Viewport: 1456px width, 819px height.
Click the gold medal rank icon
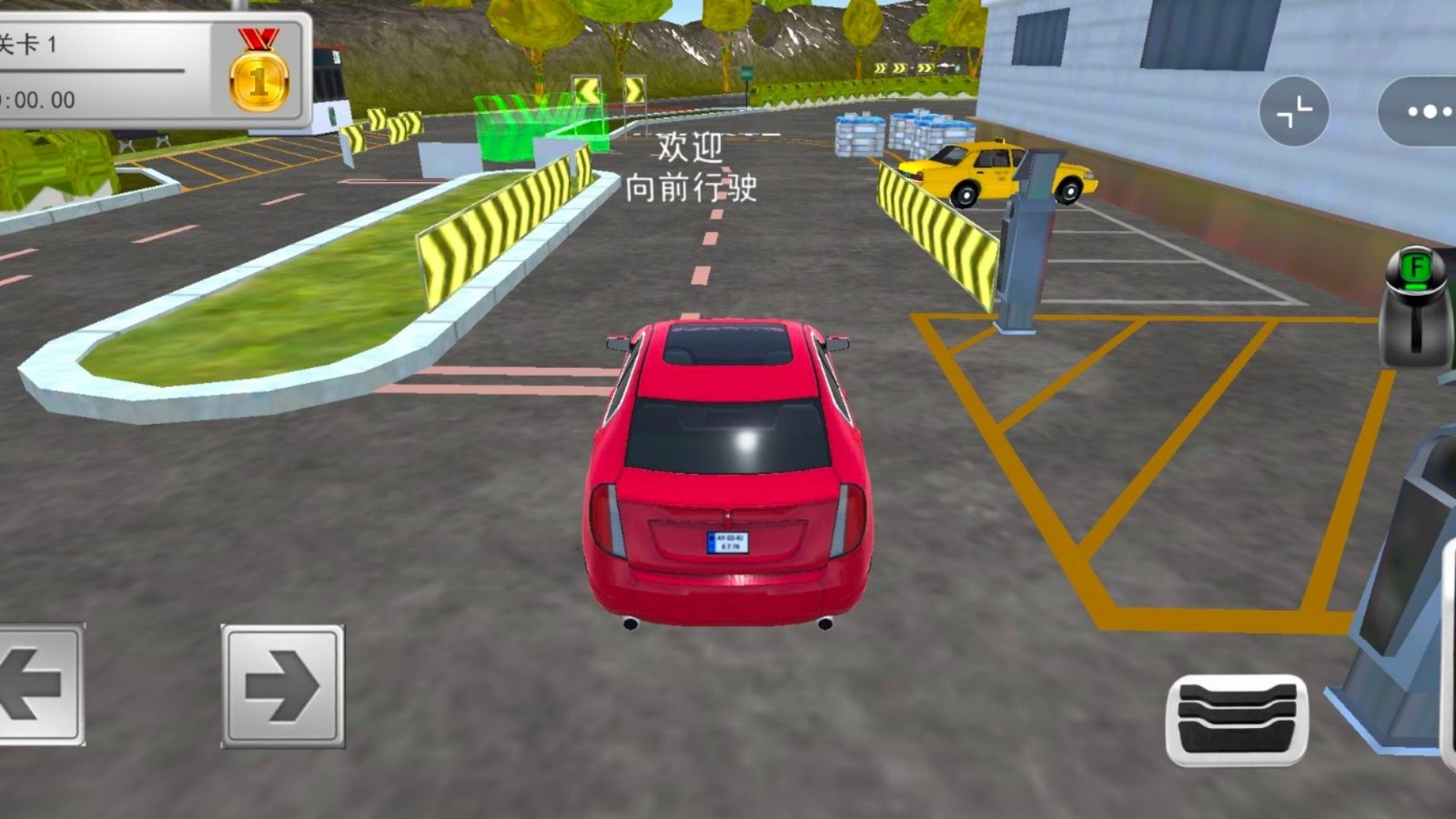click(259, 74)
